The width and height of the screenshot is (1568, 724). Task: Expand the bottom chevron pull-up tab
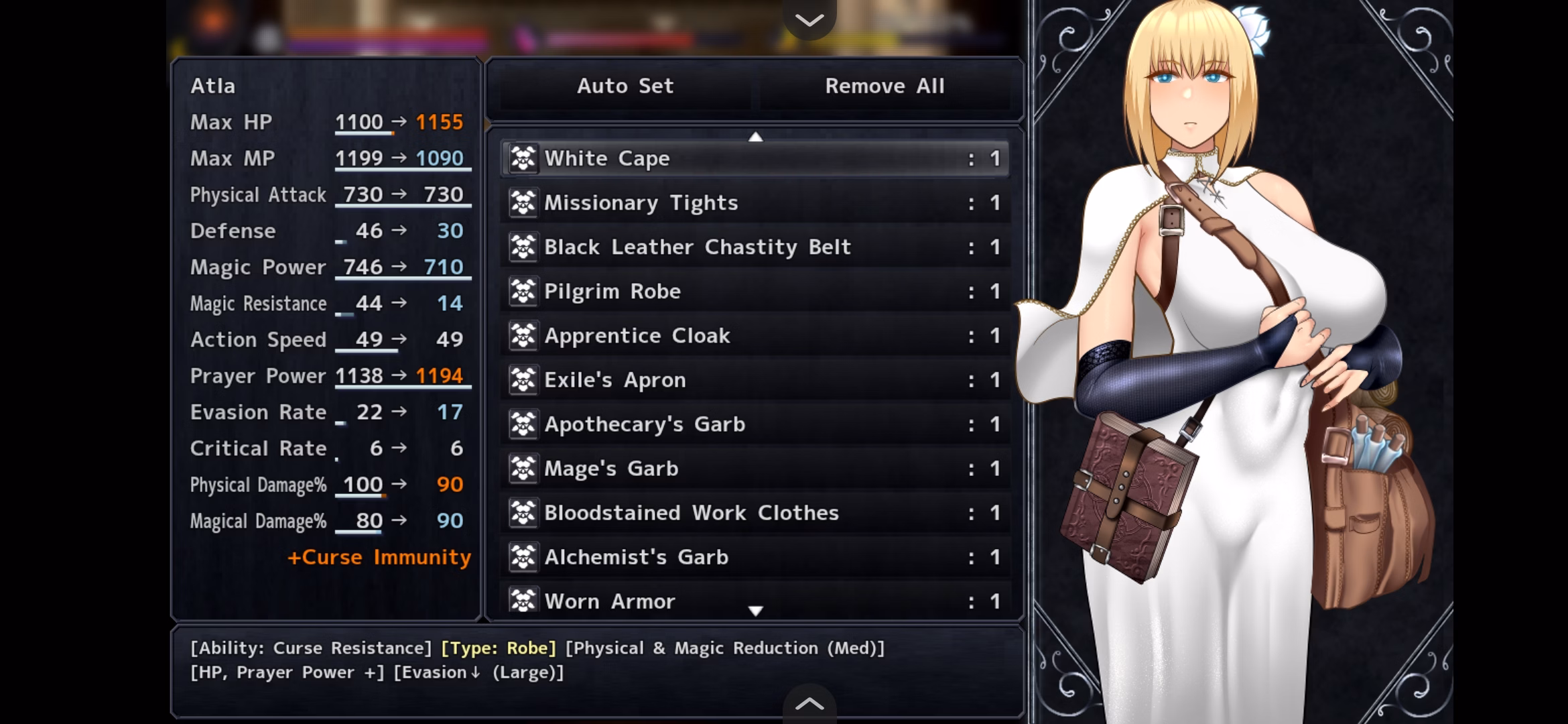(x=809, y=704)
